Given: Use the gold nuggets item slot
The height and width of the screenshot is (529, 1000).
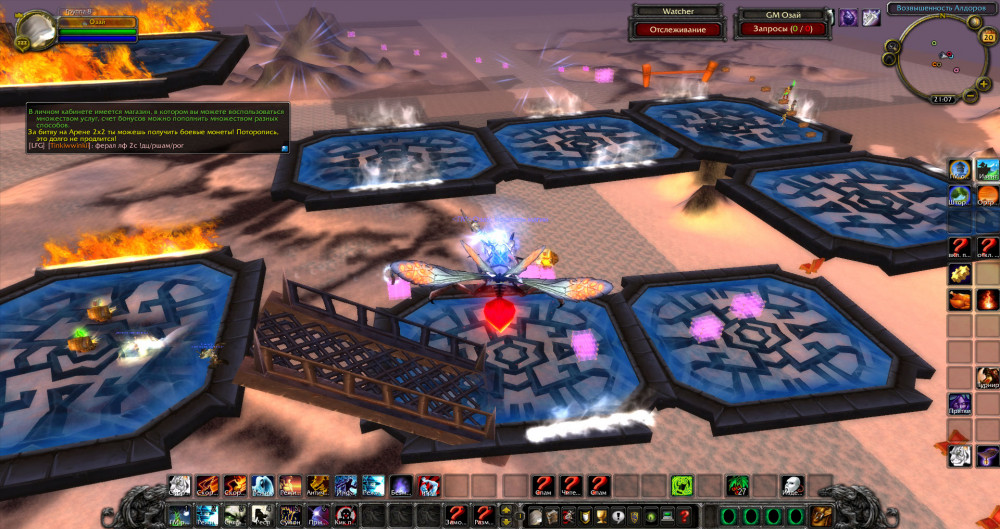Looking at the screenshot, I should pos(961,274).
